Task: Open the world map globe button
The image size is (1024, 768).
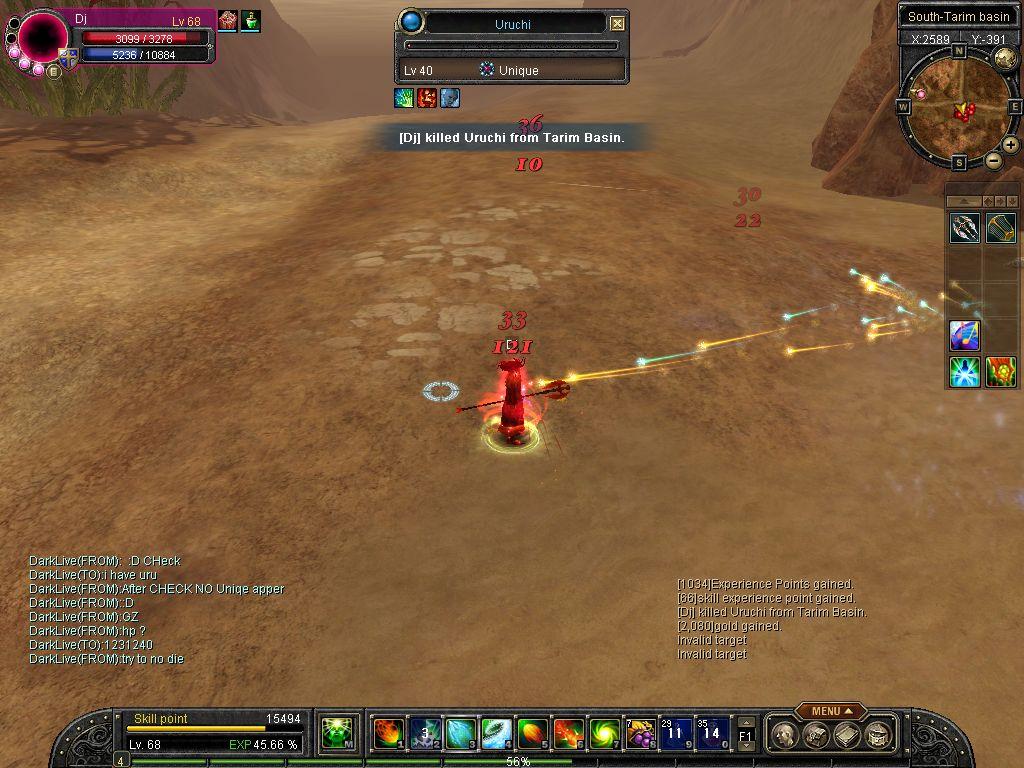Action: 1005,58
